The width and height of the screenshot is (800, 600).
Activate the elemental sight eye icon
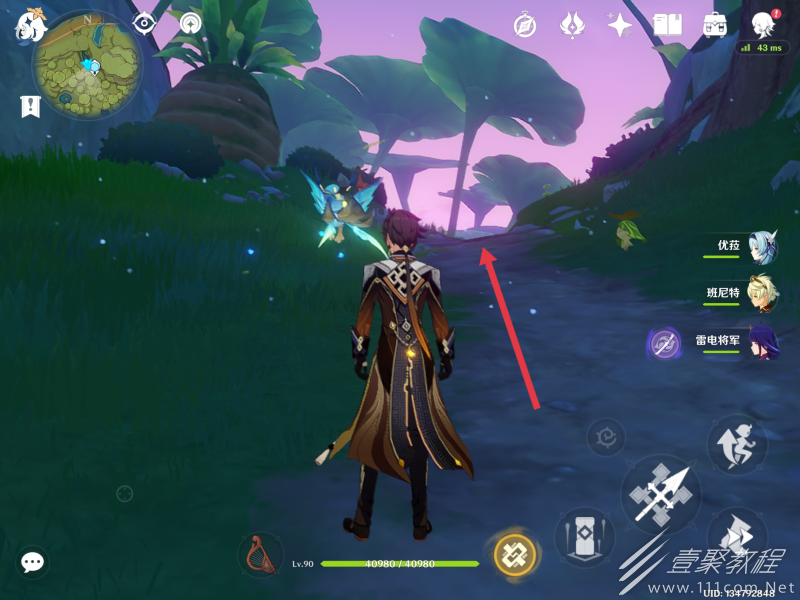tap(145, 23)
